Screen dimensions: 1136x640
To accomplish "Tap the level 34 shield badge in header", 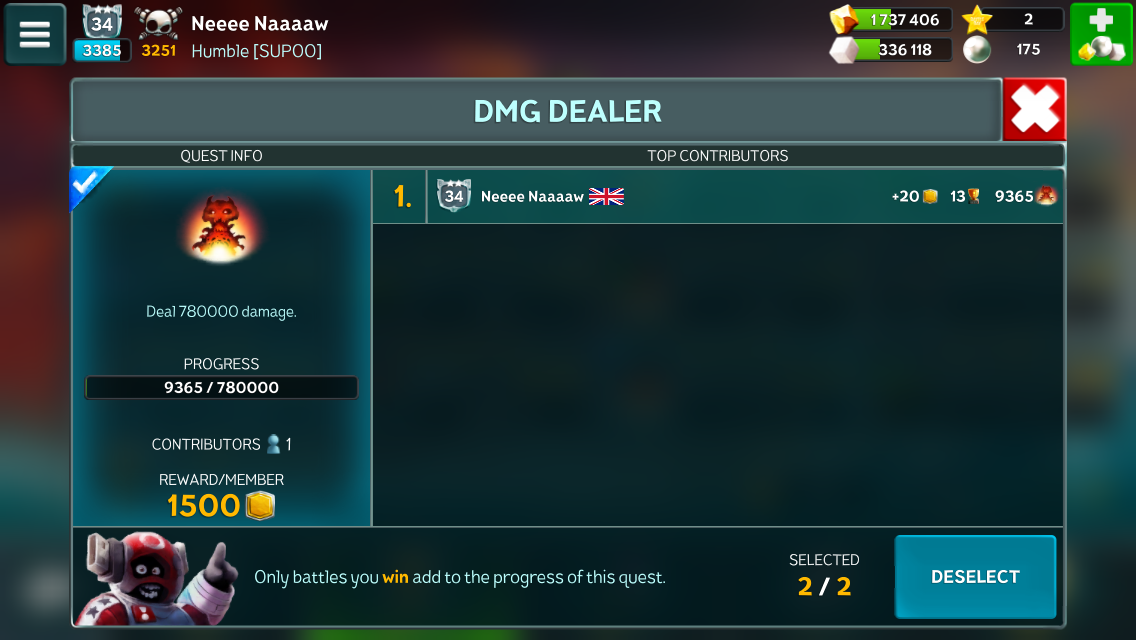I will click(102, 22).
